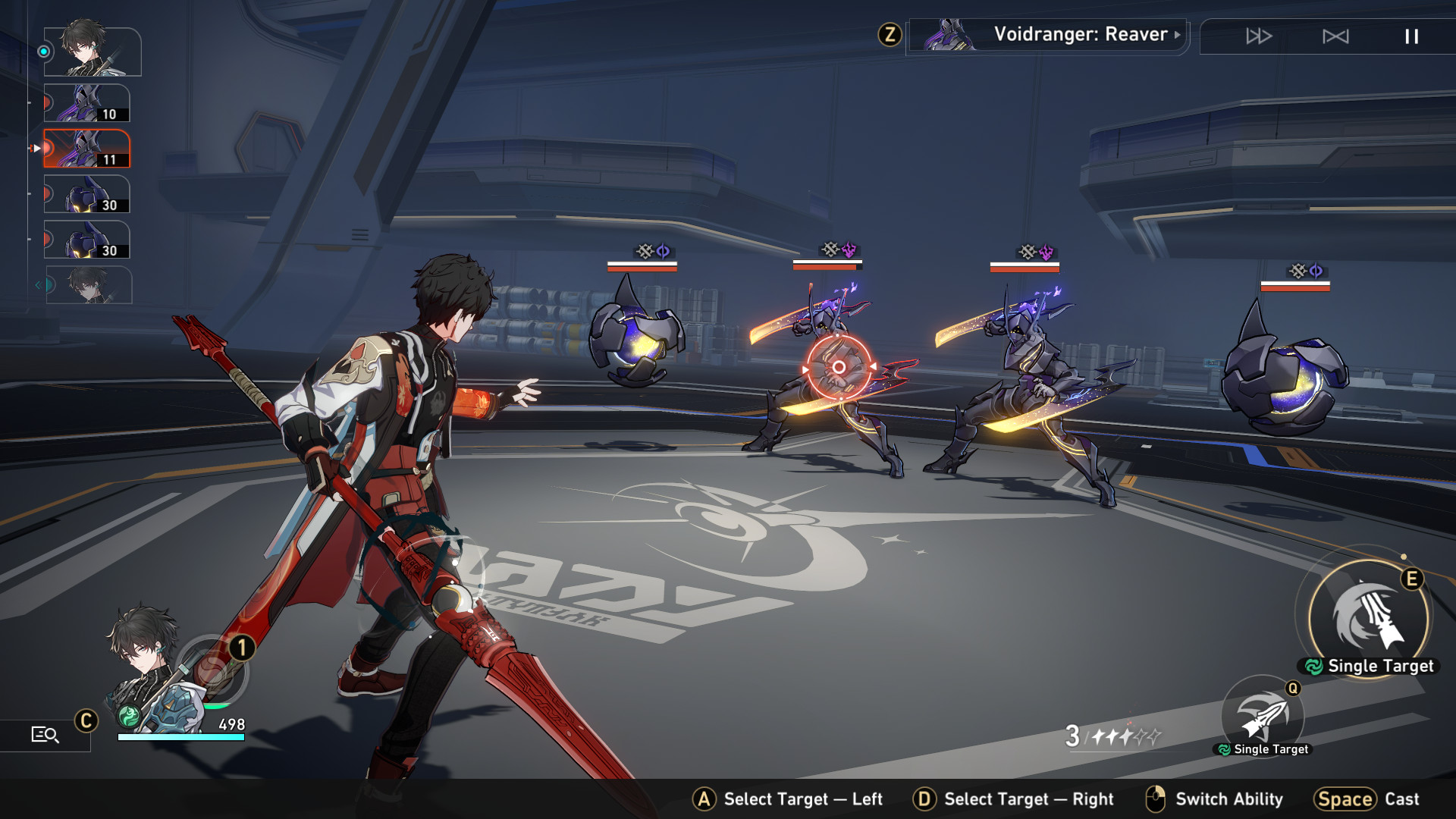The height and width of the screenshot is (819, 1456).
Task: Click the character portrait at top of turn order
Action: (93, 52)
